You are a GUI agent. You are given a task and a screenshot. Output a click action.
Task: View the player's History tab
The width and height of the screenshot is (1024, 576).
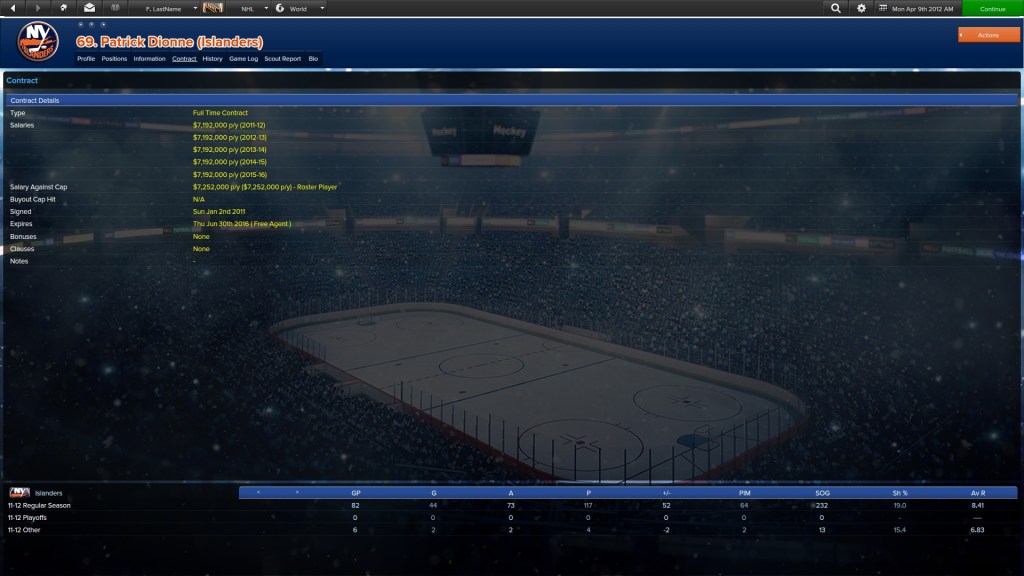[212, 59]
